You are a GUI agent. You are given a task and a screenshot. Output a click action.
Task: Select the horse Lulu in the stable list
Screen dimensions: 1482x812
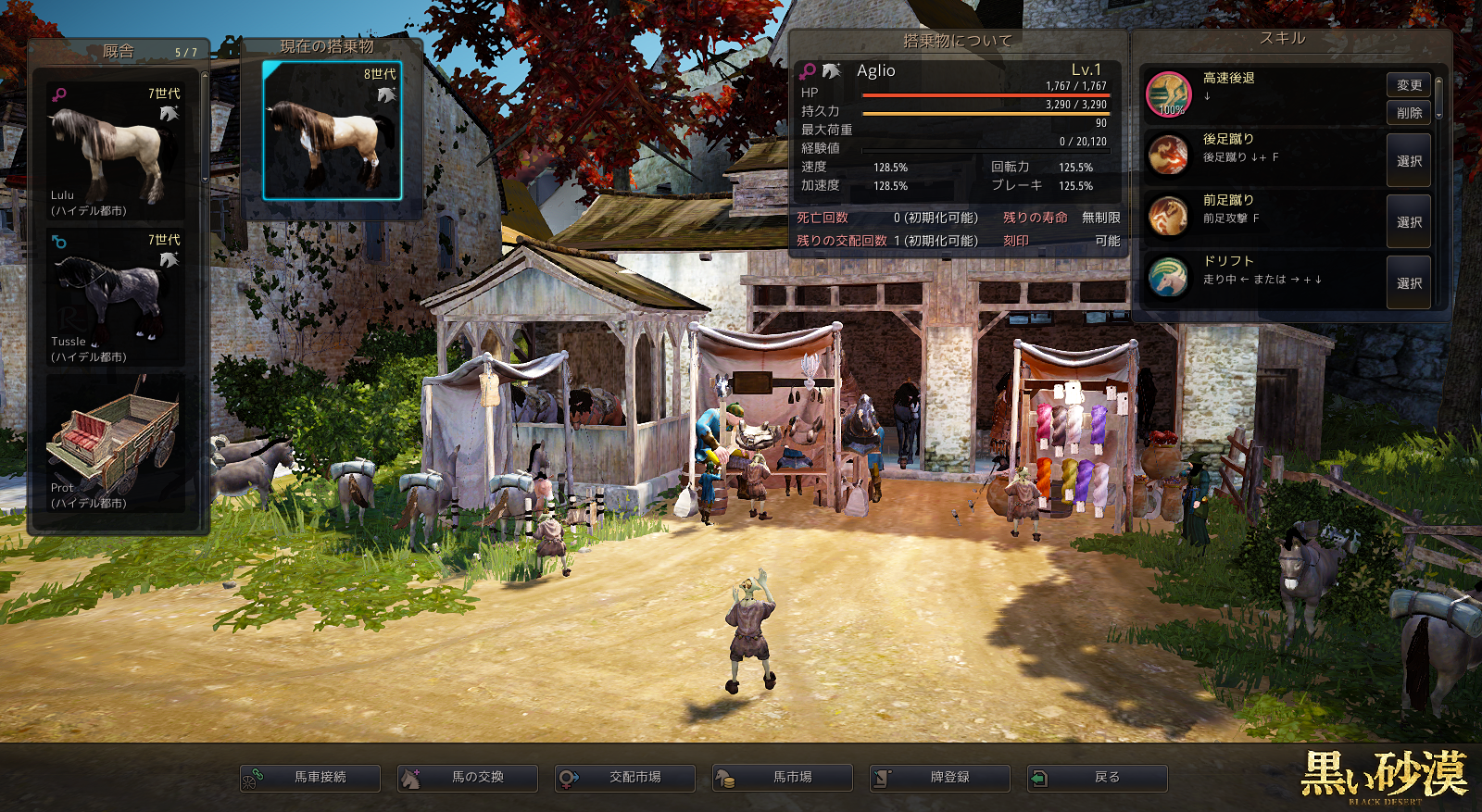click(115, 151)
